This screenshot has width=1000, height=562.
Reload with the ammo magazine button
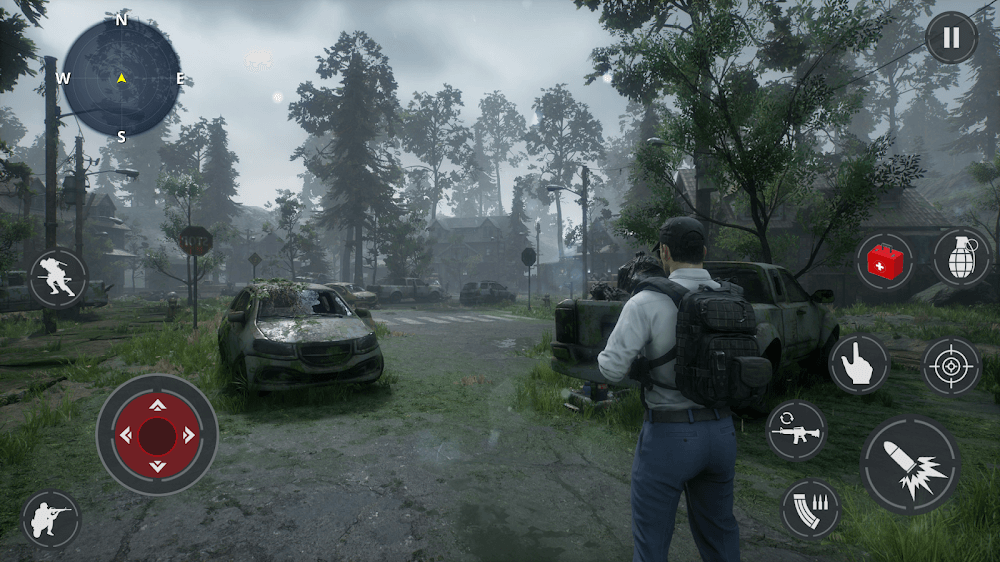[x=809, y=509]
